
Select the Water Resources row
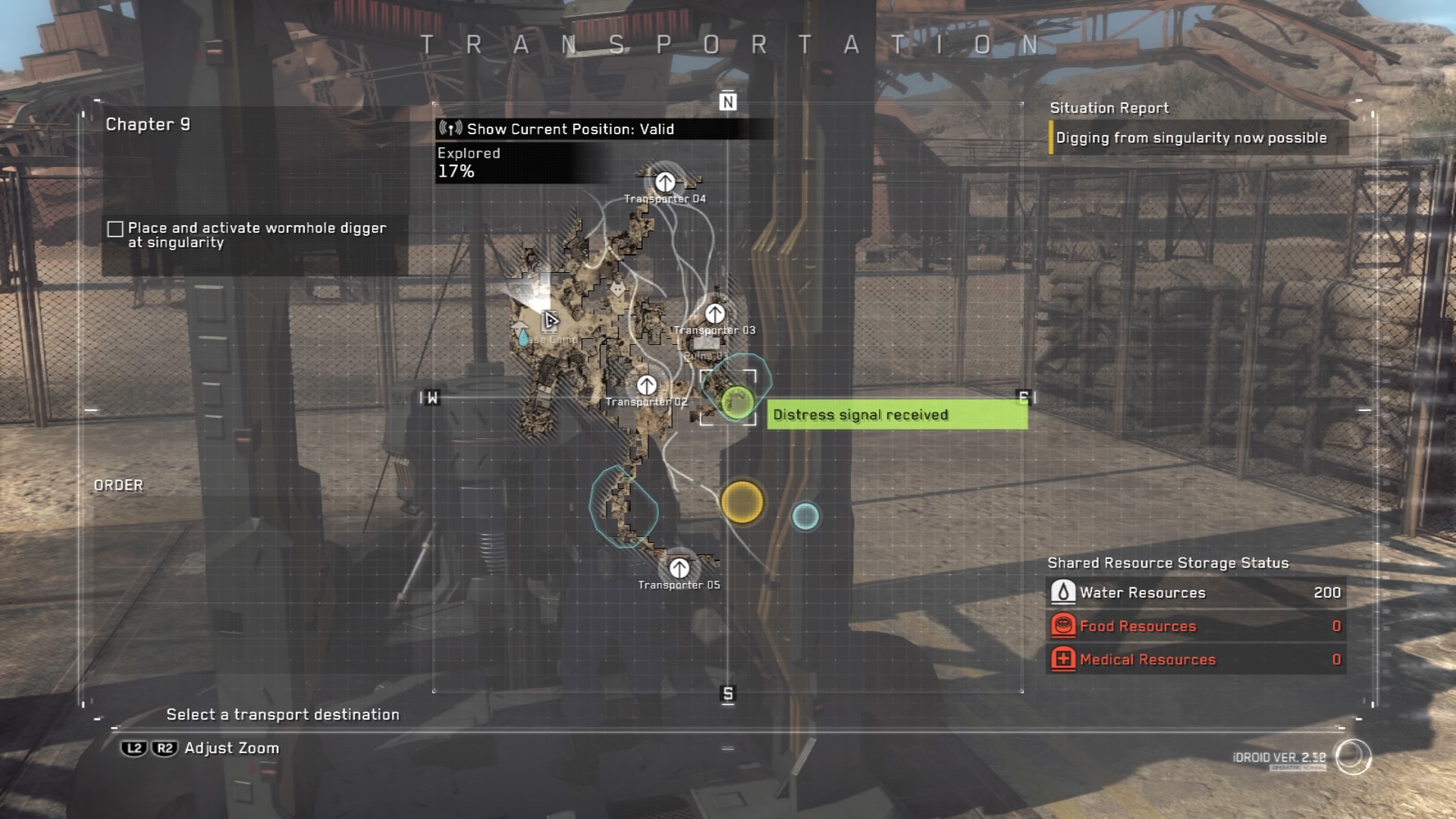(x=1196, y=592)
